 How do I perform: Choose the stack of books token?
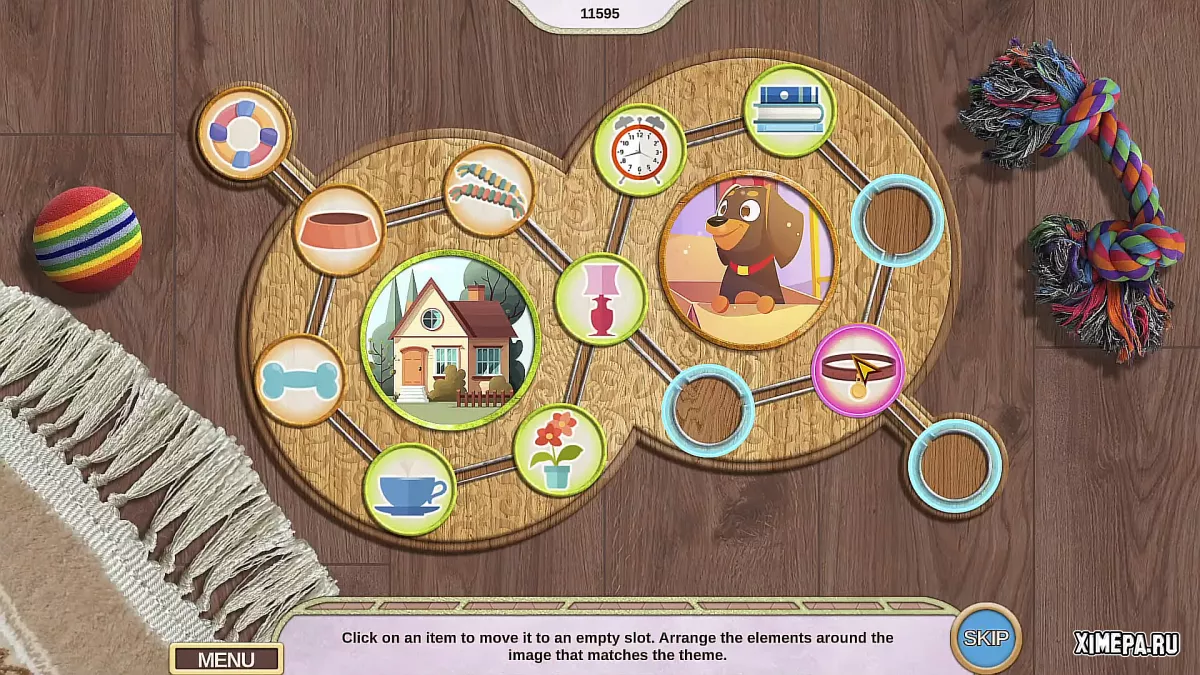[789, 110]
